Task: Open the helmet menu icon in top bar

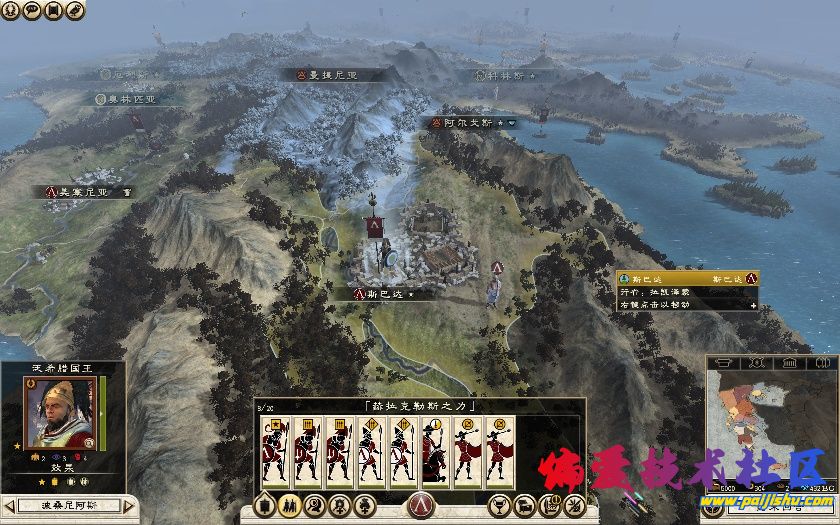Action: 11,10
